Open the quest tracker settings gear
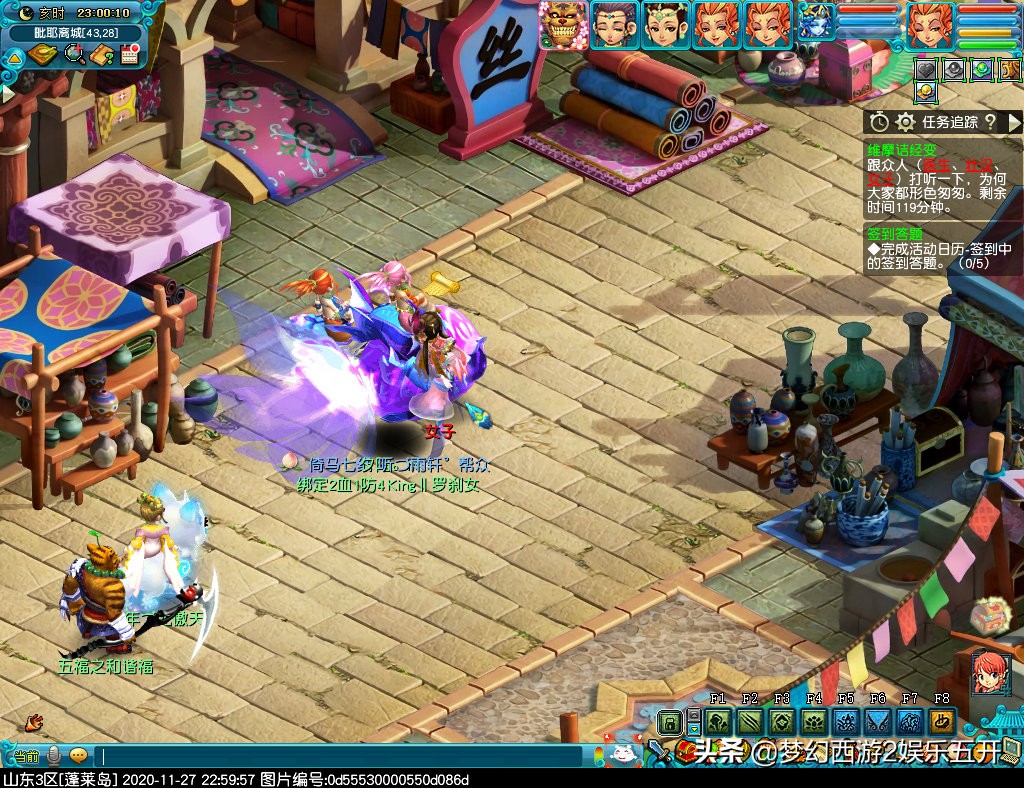Screen dimensions: 1024x788 [x=905, y=122]
